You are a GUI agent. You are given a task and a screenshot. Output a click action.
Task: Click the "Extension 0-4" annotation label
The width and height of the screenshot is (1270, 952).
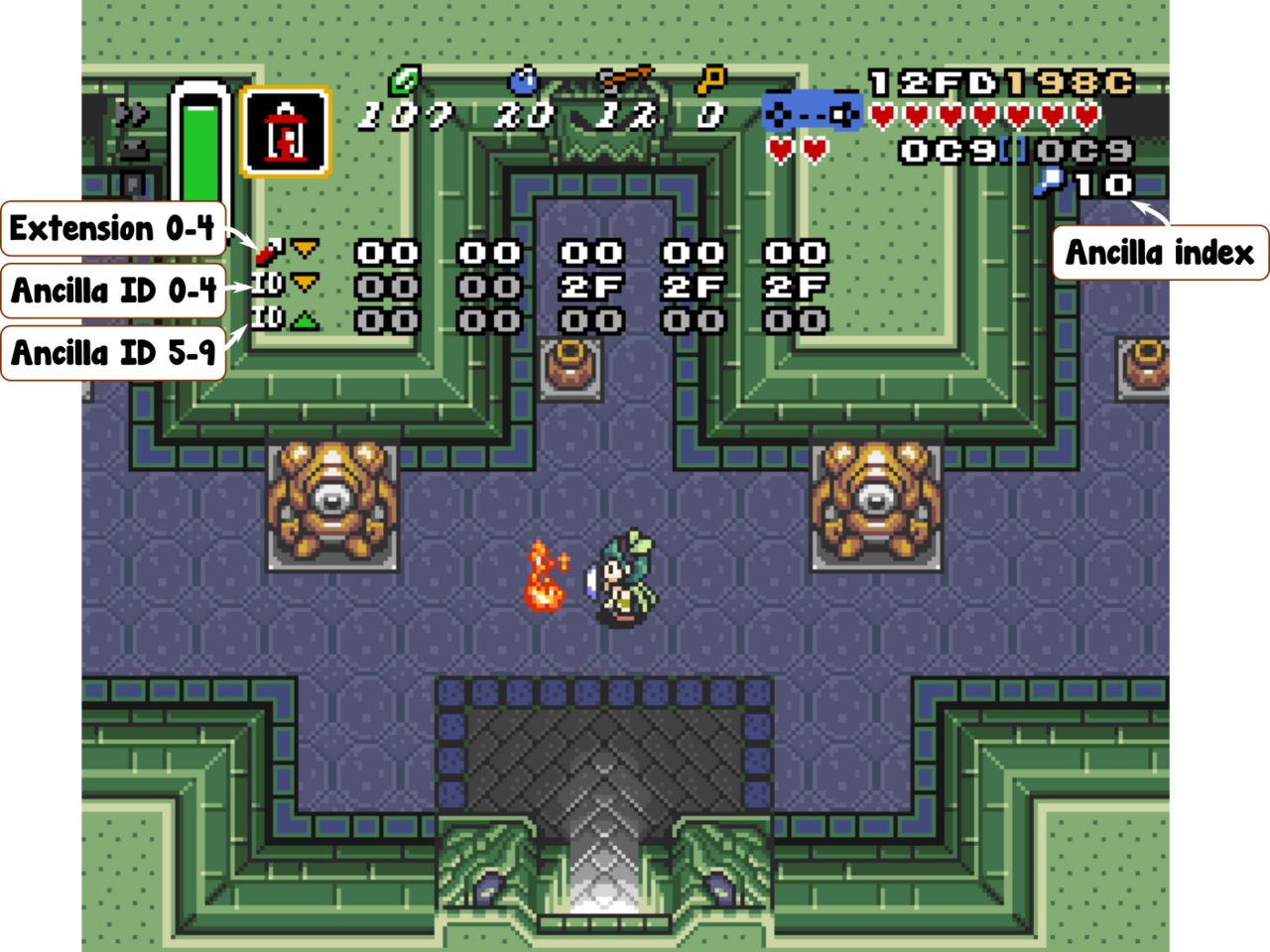113,229
